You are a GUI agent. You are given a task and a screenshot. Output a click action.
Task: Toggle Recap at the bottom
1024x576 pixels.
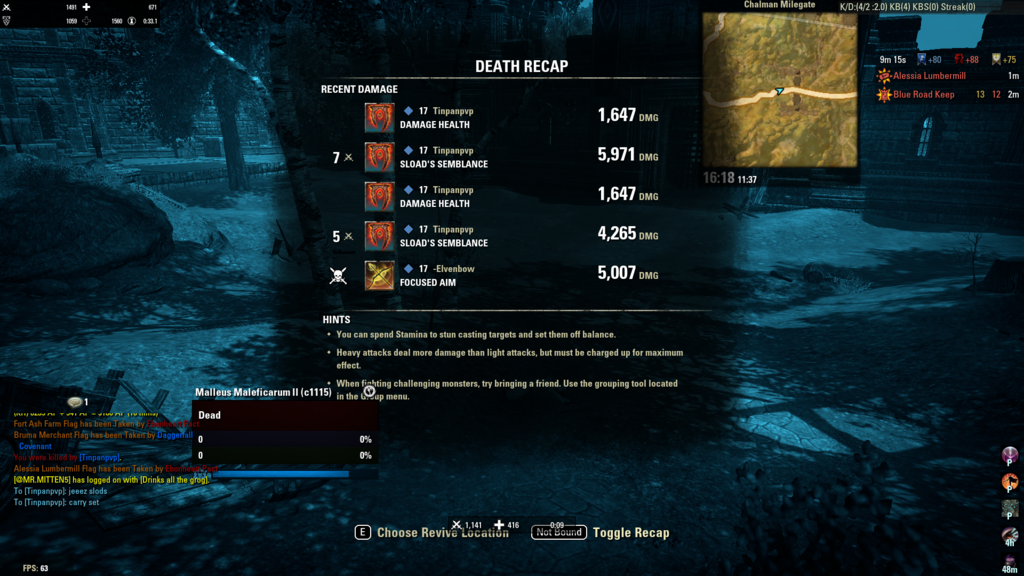point(630,533)
